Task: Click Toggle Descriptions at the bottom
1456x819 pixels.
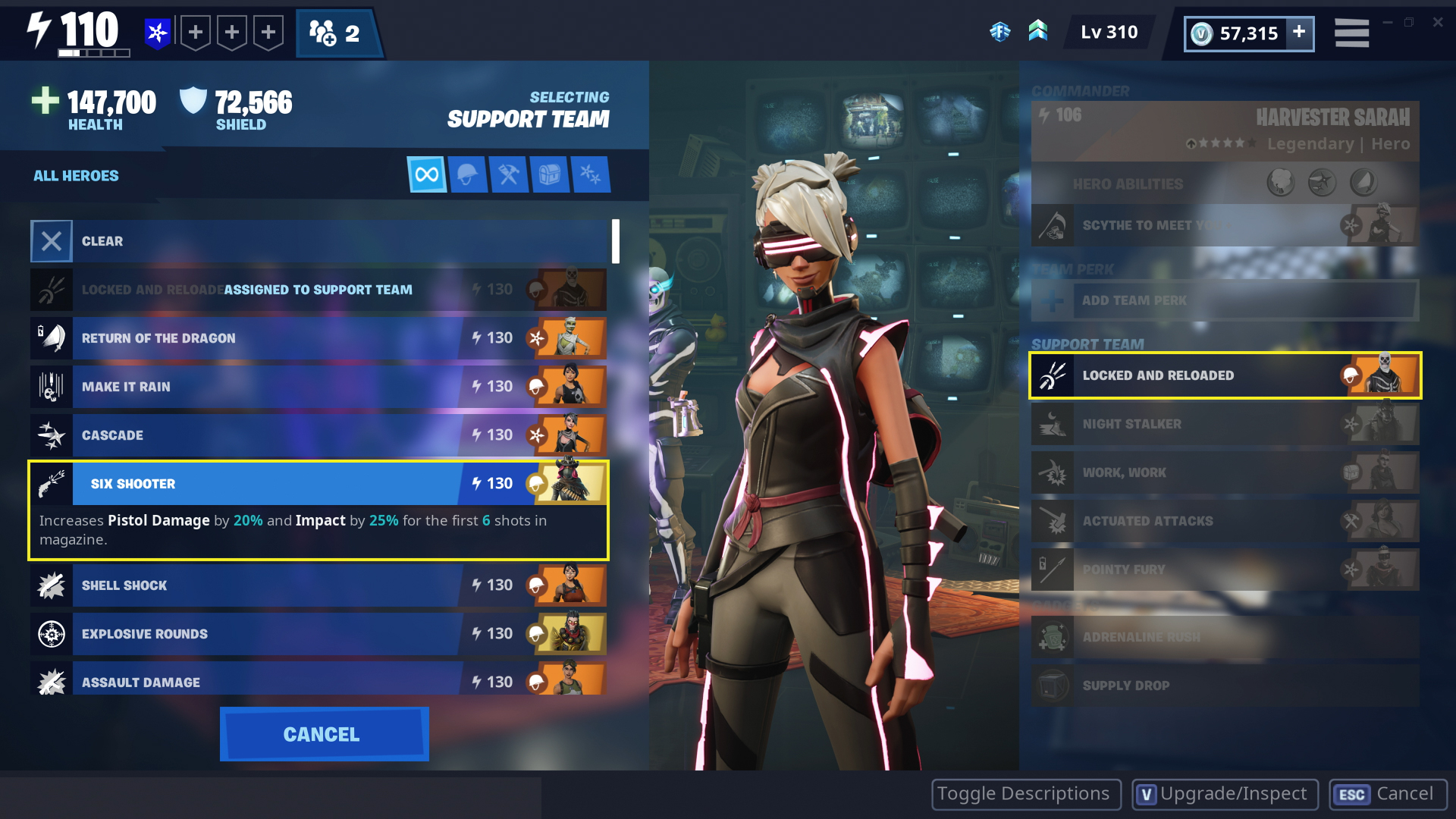Action: pyautogui.click(x=1025, y=794)
